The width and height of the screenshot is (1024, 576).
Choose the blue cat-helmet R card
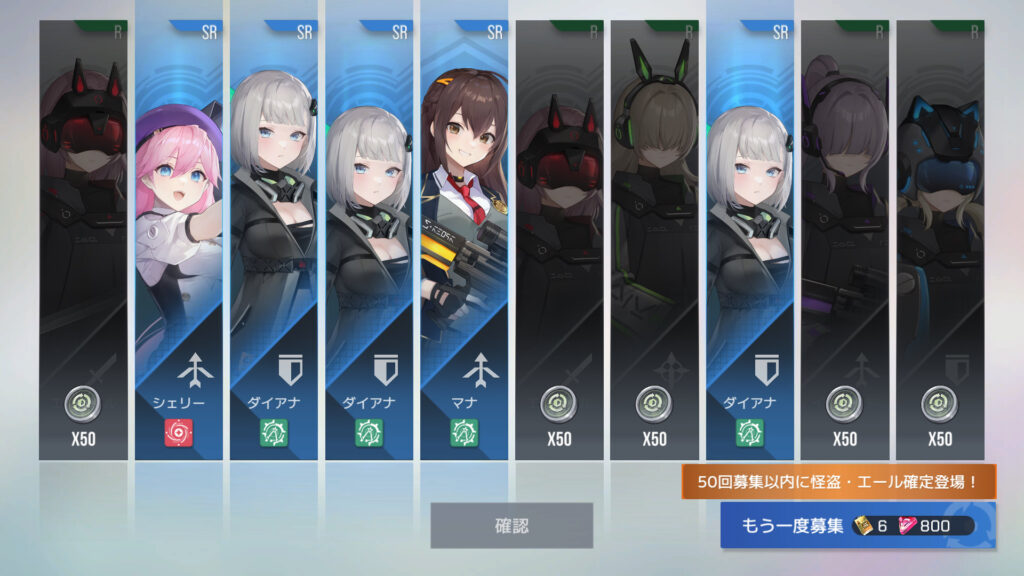939,240
